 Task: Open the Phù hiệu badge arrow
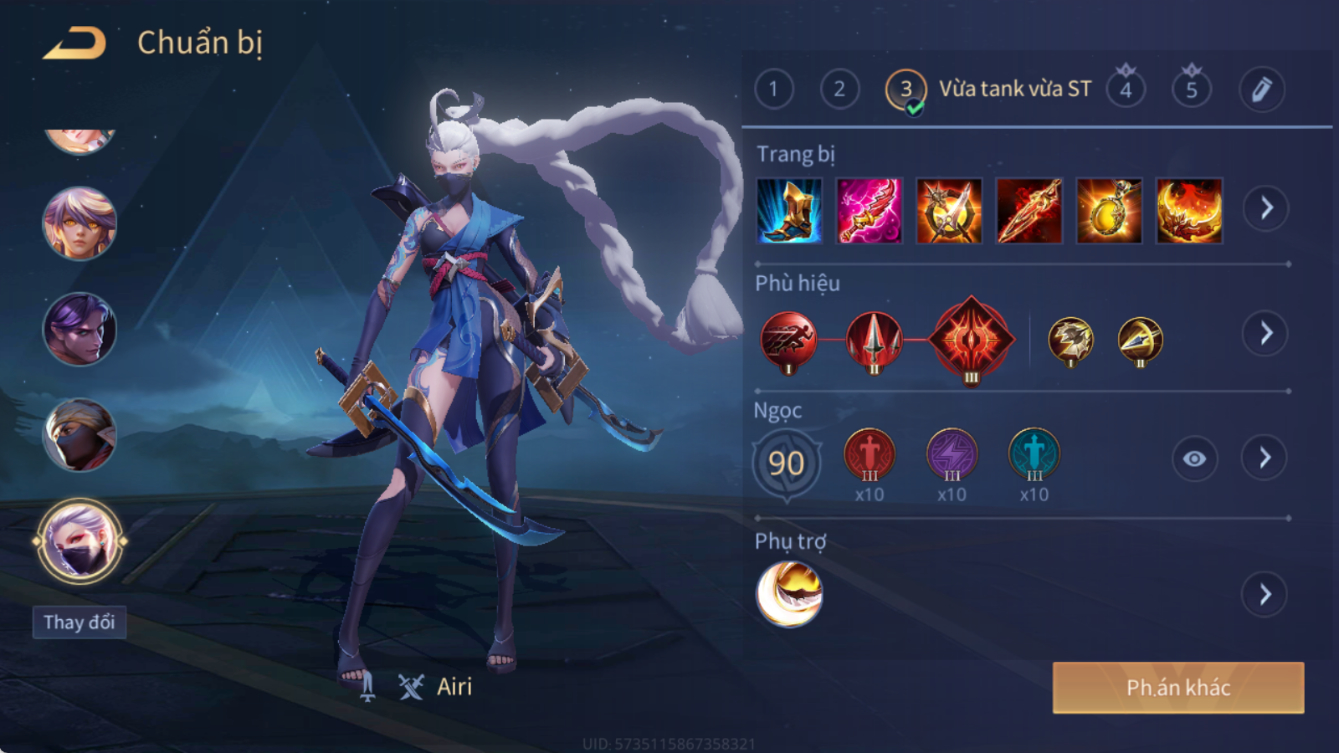pos(1265,333)
